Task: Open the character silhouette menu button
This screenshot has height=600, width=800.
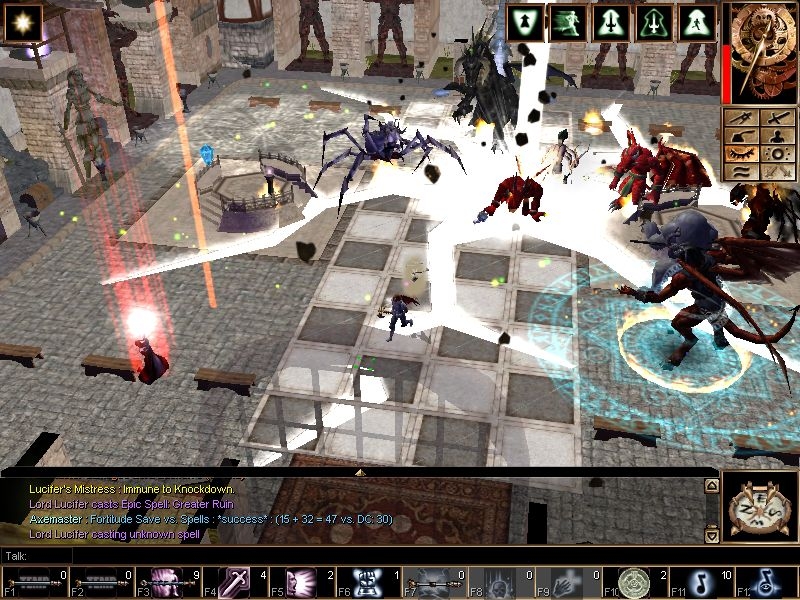Action: [x=777, y=136]
